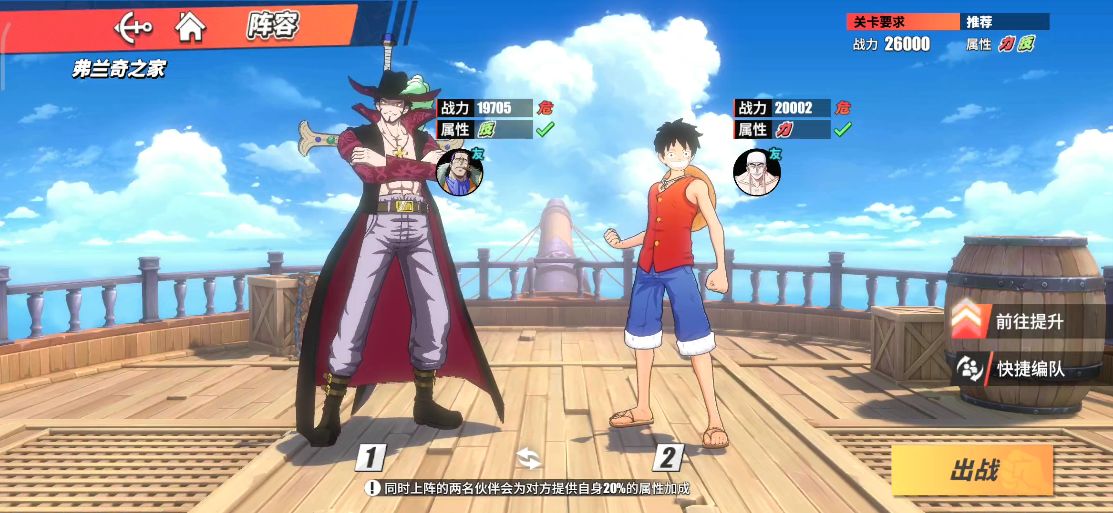
Task: Choose the friend assist portrait beside Mihawk
Action: 459,171
